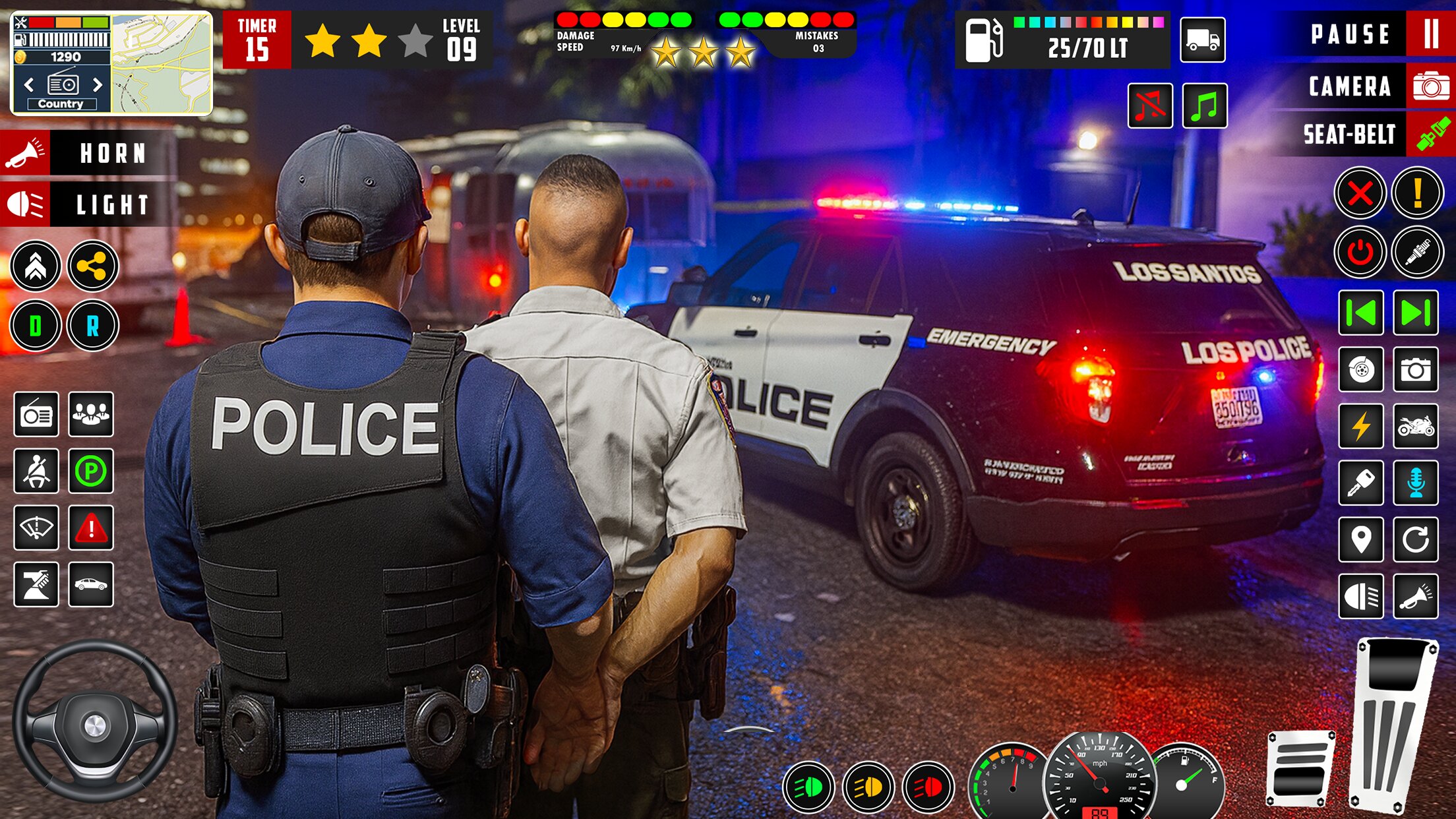This screenshot has height=819, width=1456.
Task: Pause the game
Action: tap(1430, 34)
